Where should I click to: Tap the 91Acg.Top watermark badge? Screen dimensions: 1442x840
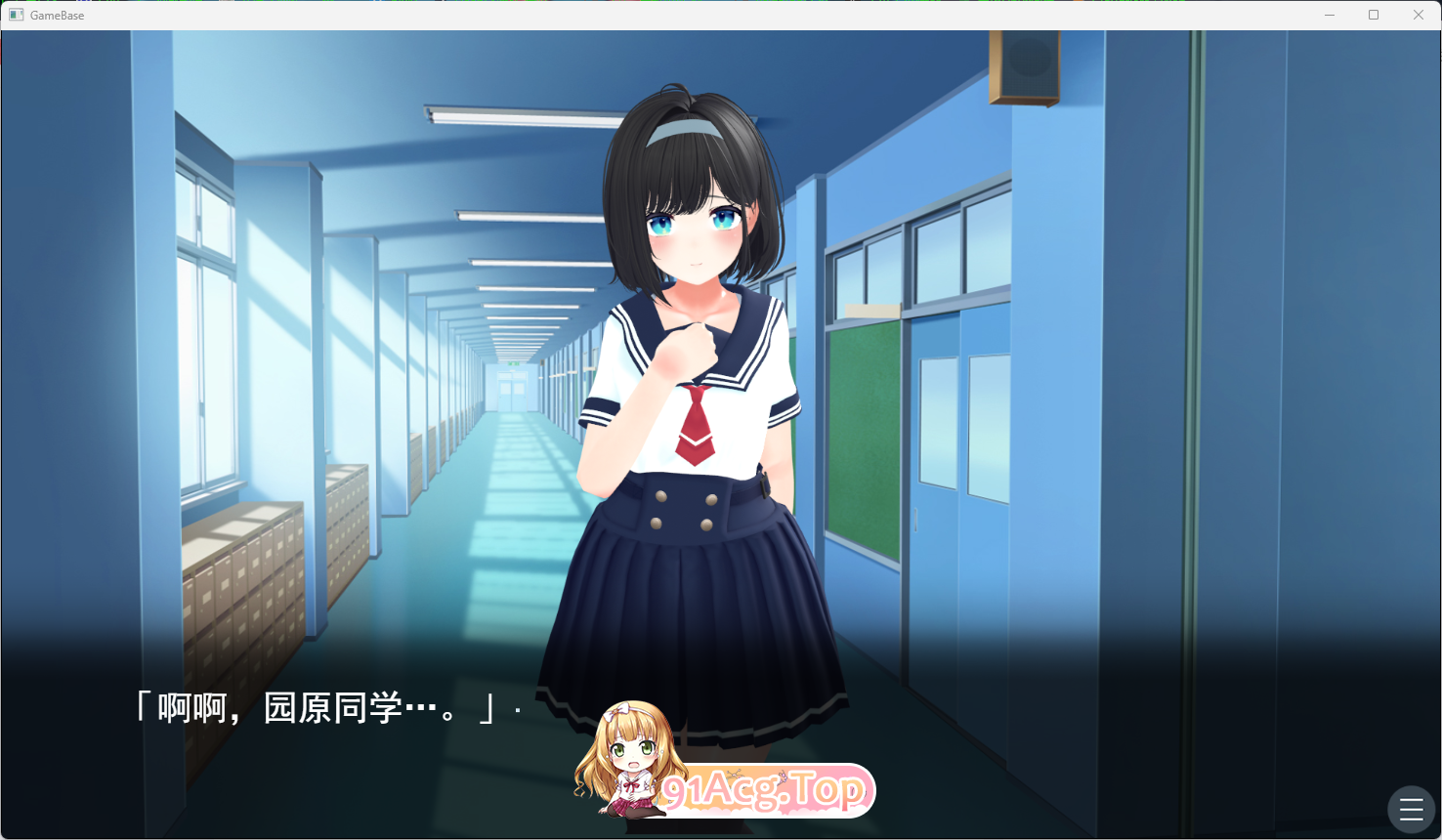point(767,789)
